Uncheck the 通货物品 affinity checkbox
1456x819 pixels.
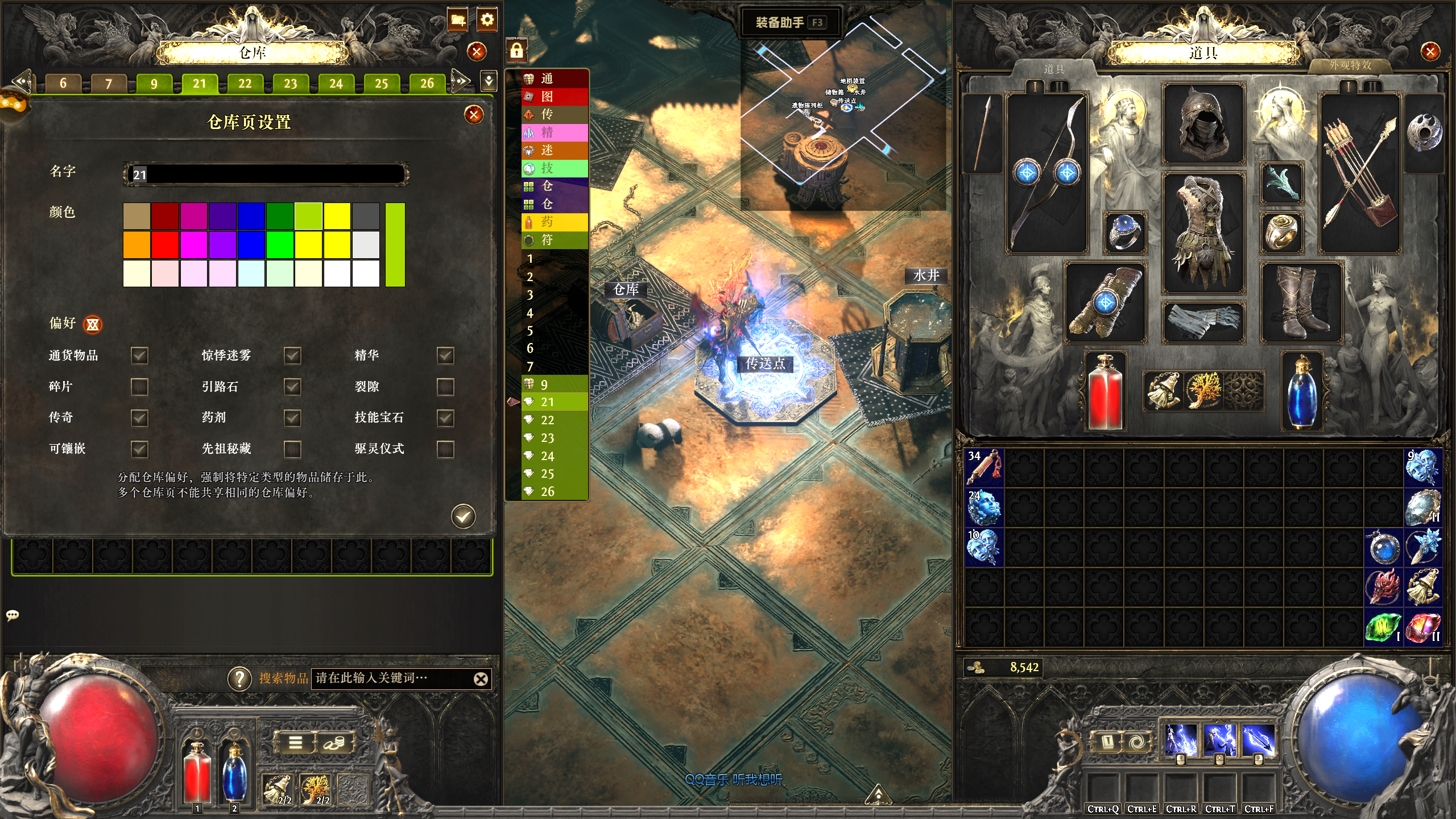[139, 355]
